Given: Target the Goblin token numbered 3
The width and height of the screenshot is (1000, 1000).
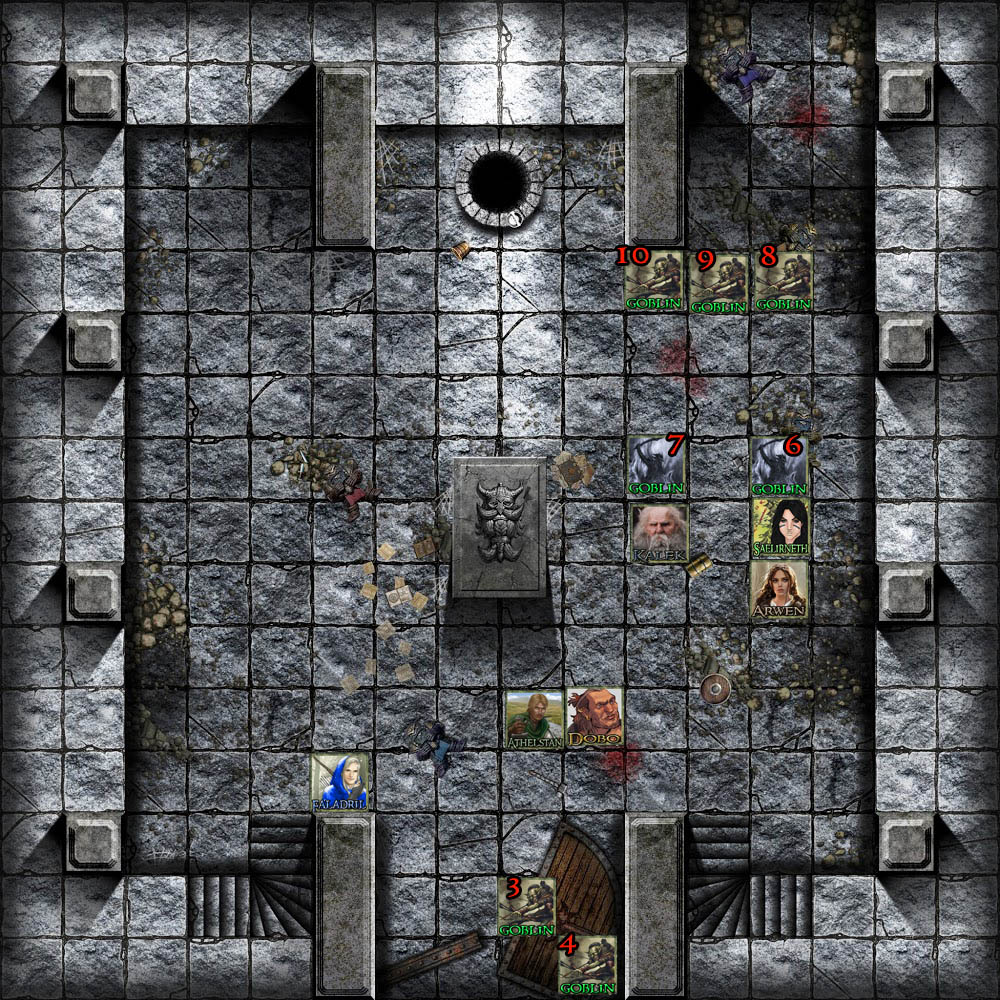Looking at the screenshot, I should coord(527,908).
